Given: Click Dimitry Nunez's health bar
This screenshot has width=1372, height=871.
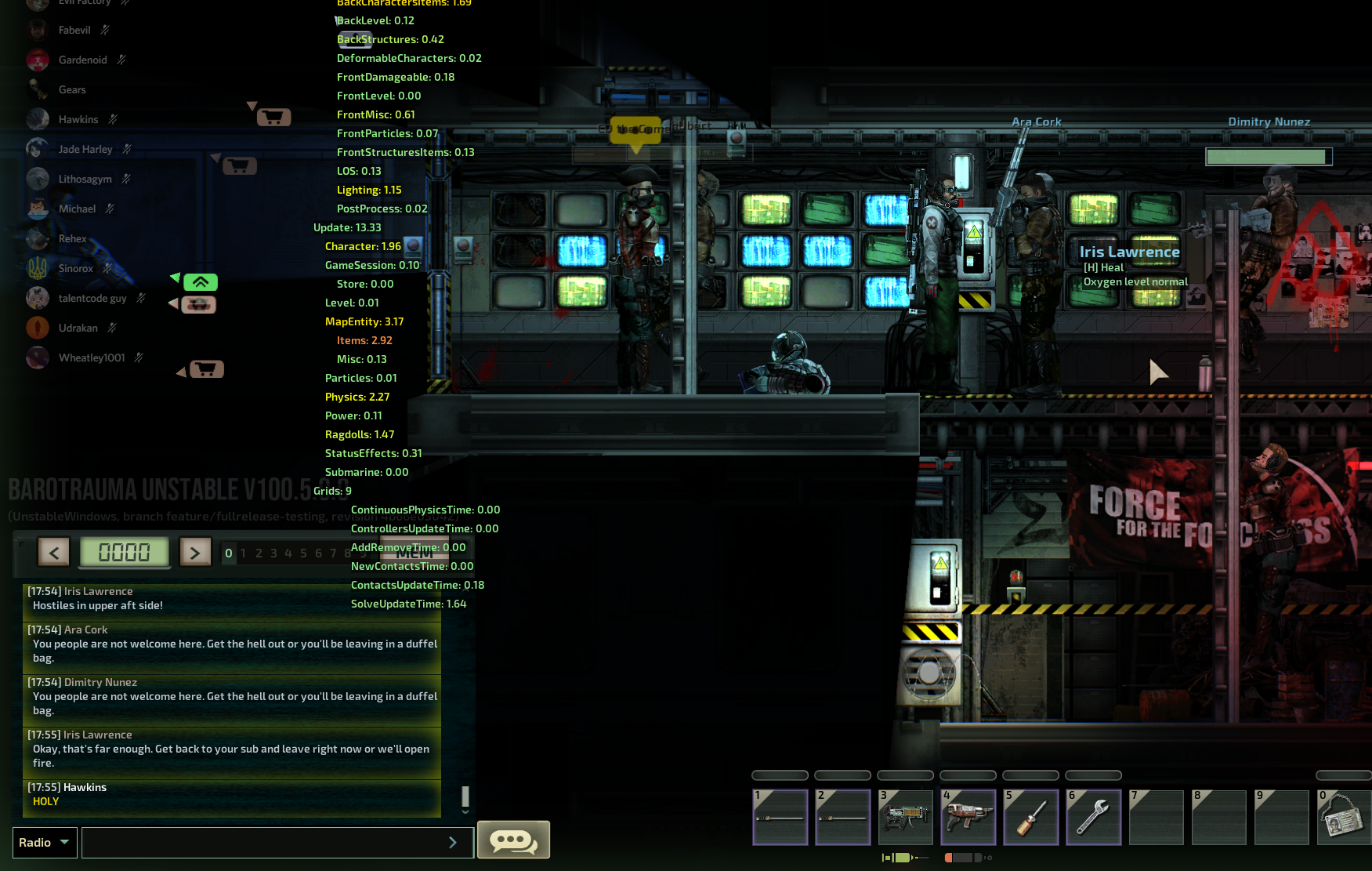Looking at the screenshot, I should (1268, 155).
